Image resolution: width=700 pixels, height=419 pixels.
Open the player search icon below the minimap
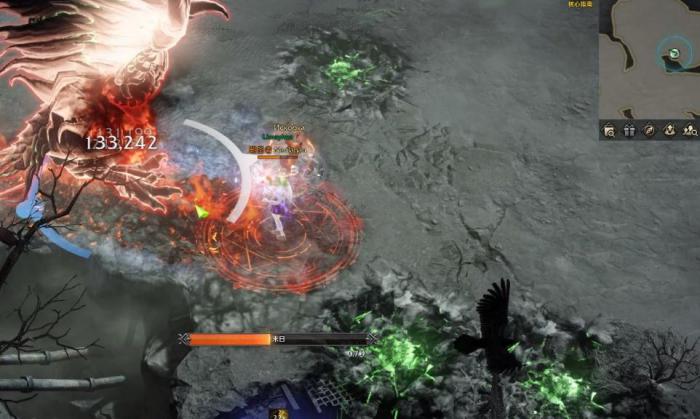(x=689, y=130)
